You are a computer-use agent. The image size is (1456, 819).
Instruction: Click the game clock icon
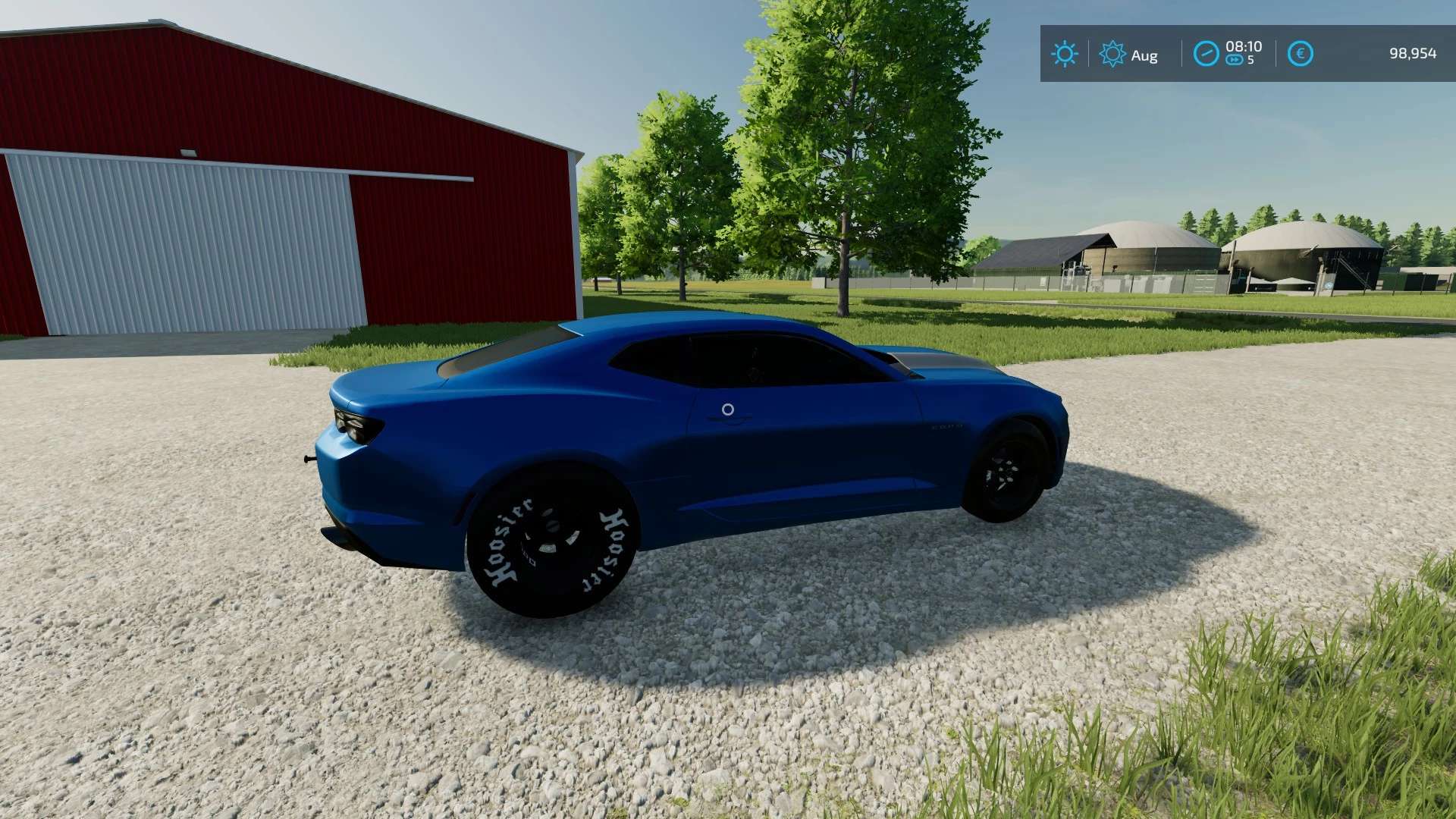(x=1206, y=54)
